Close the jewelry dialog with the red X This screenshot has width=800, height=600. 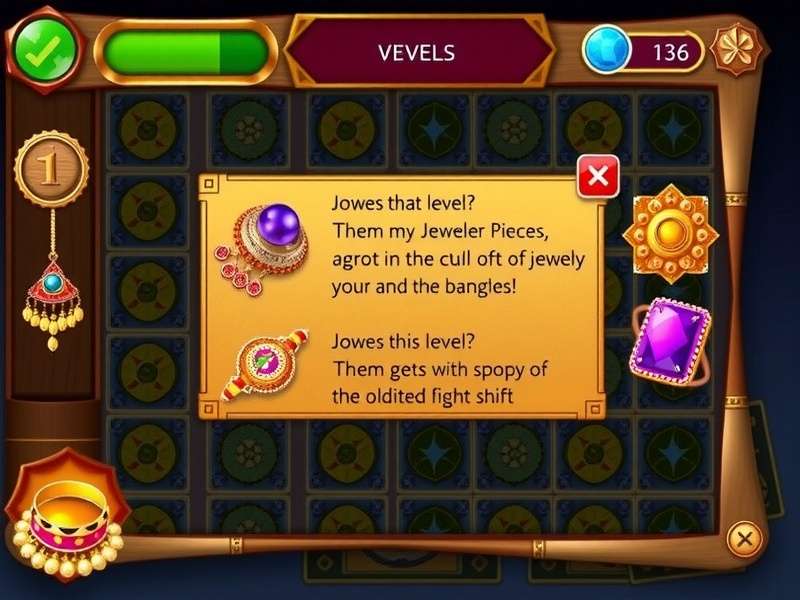pyautogui.click(x=598, y=178)
